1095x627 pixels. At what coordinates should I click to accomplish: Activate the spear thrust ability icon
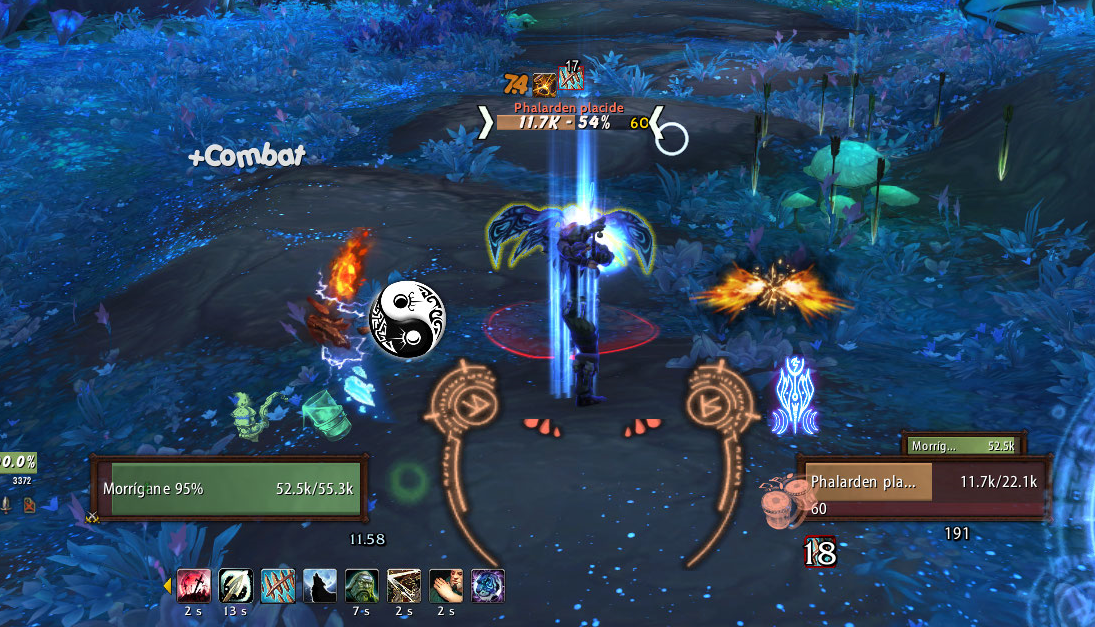235,585
